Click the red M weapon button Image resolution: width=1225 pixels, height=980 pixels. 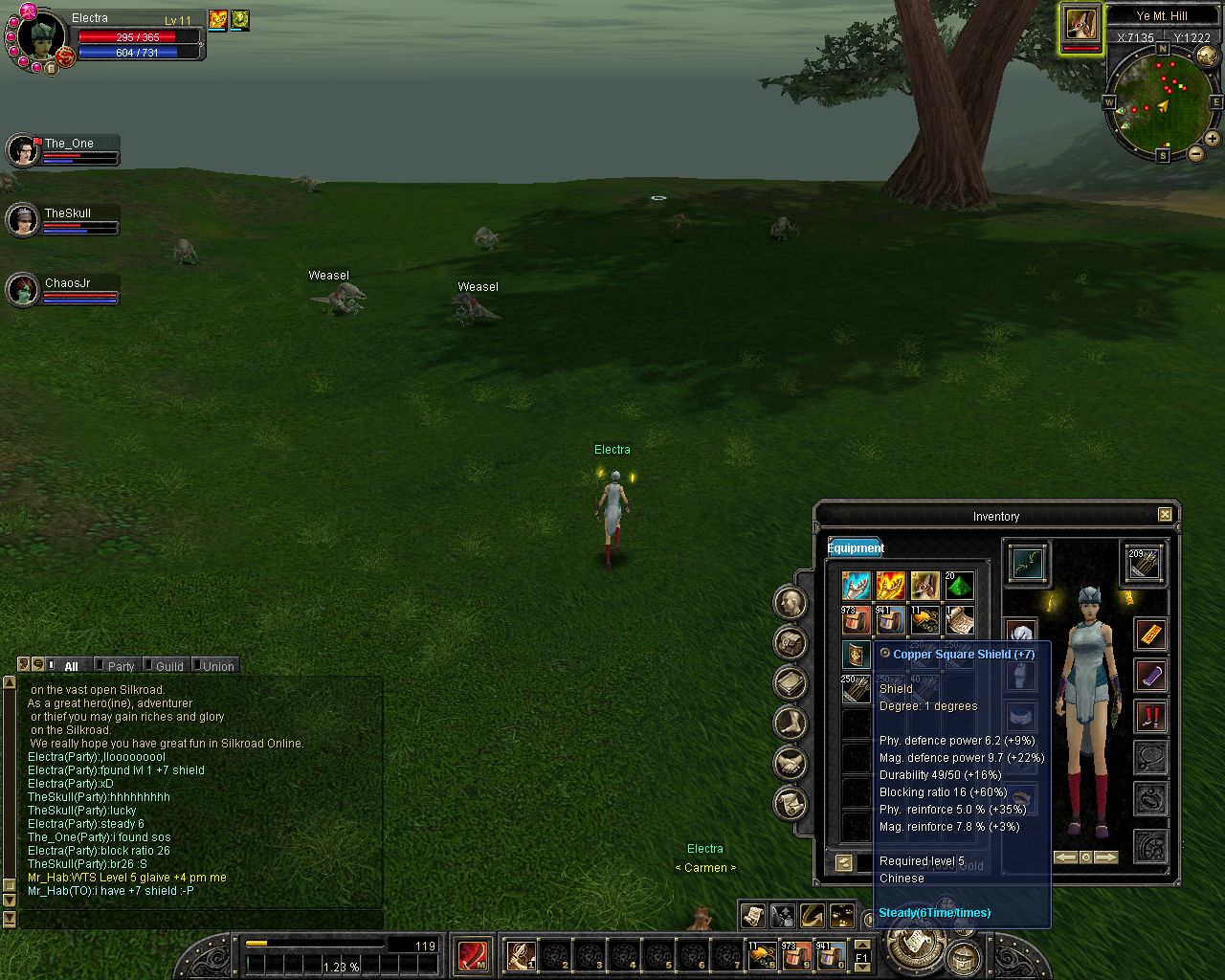click(x=473, y=955)
